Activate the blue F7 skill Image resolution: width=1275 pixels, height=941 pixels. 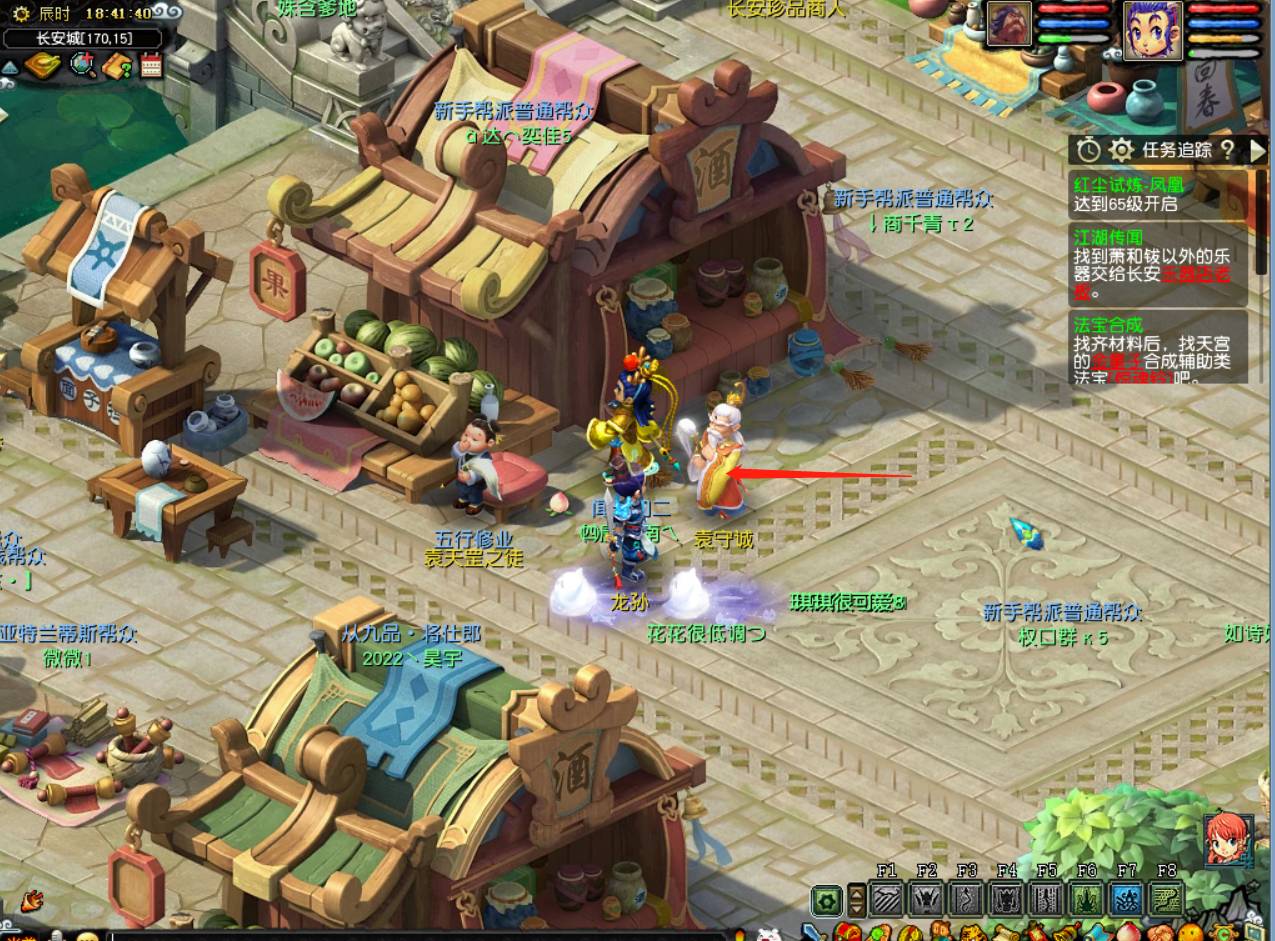click(x=1127, y=899)
